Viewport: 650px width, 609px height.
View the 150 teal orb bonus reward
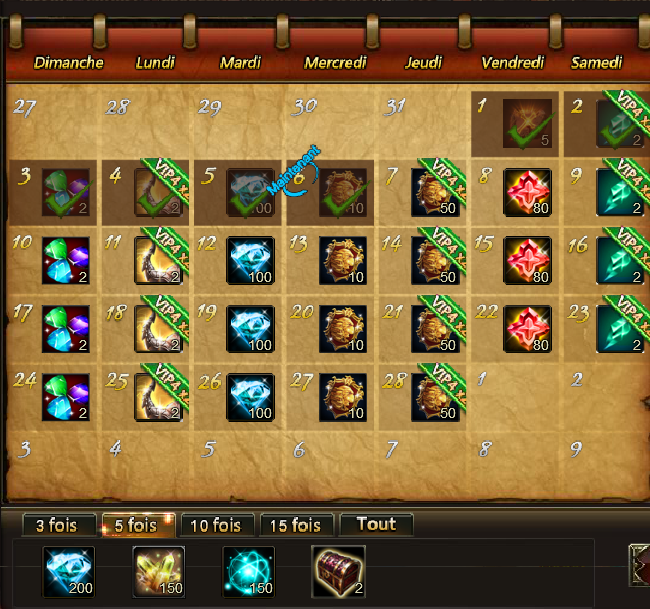(248, 571)
